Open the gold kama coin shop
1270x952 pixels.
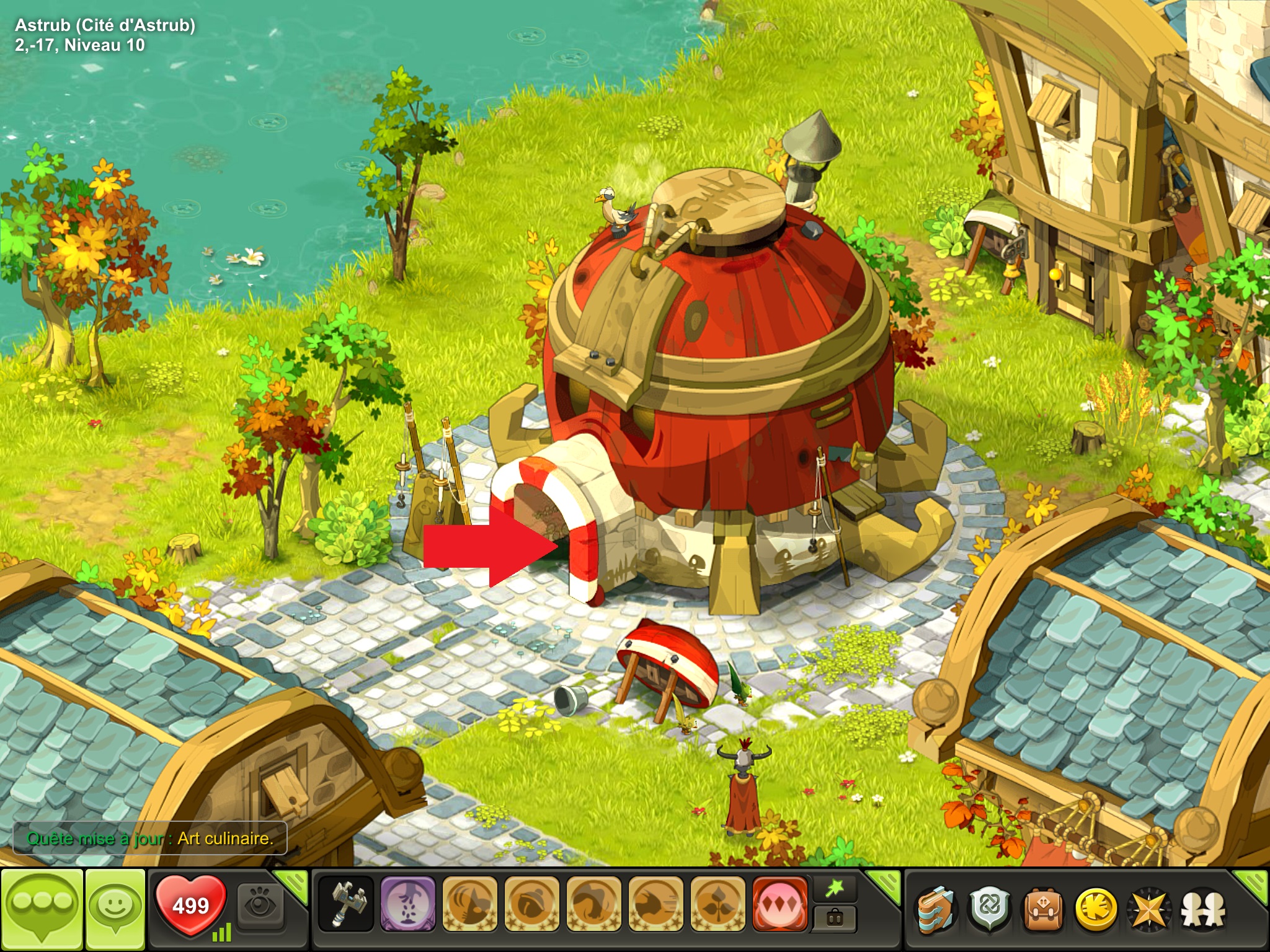[1096, 910]
